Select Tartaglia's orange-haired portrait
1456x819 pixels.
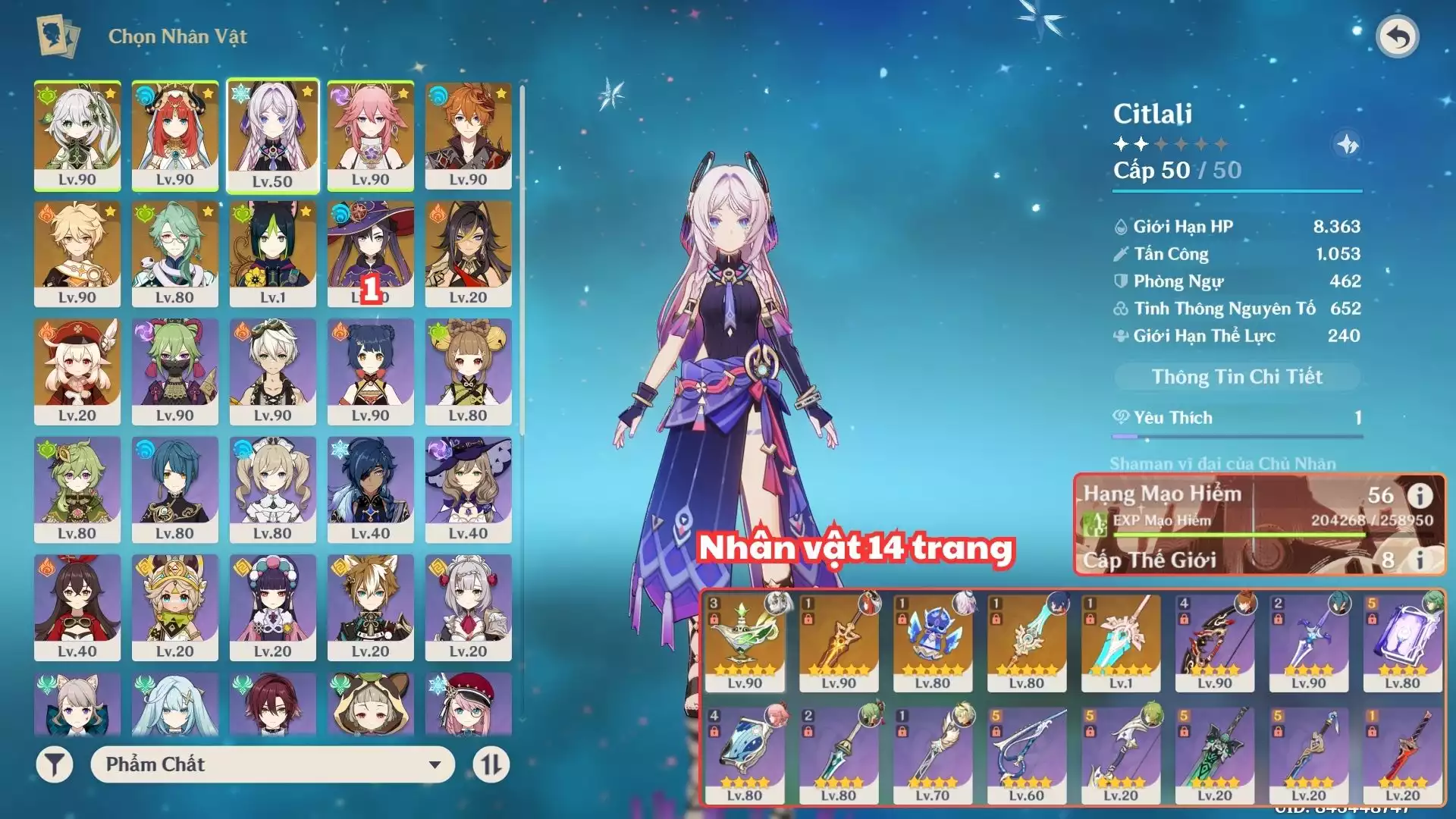click(x=468, y=135)
